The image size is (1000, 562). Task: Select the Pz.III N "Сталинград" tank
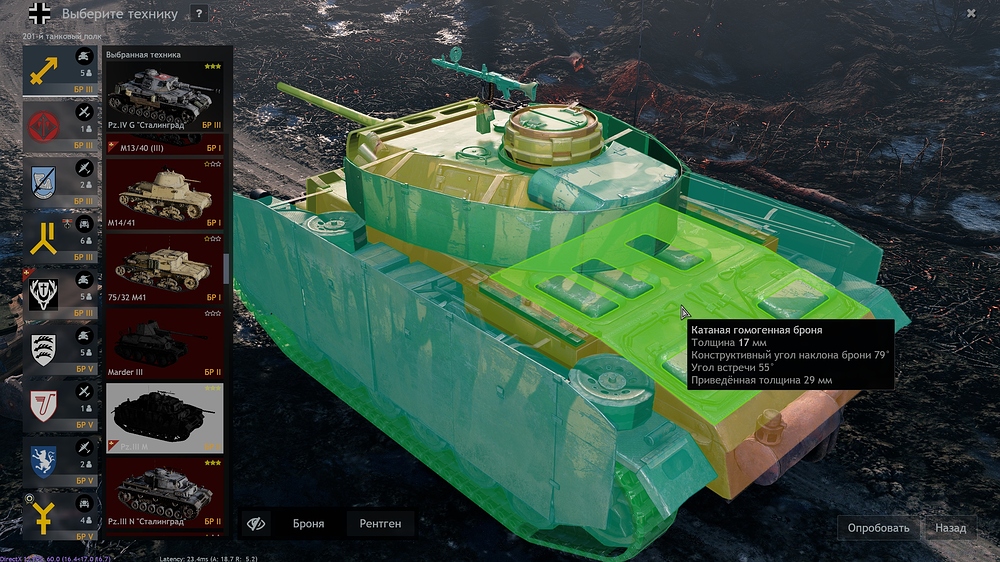pyautogui.click(x=165, y=493)
